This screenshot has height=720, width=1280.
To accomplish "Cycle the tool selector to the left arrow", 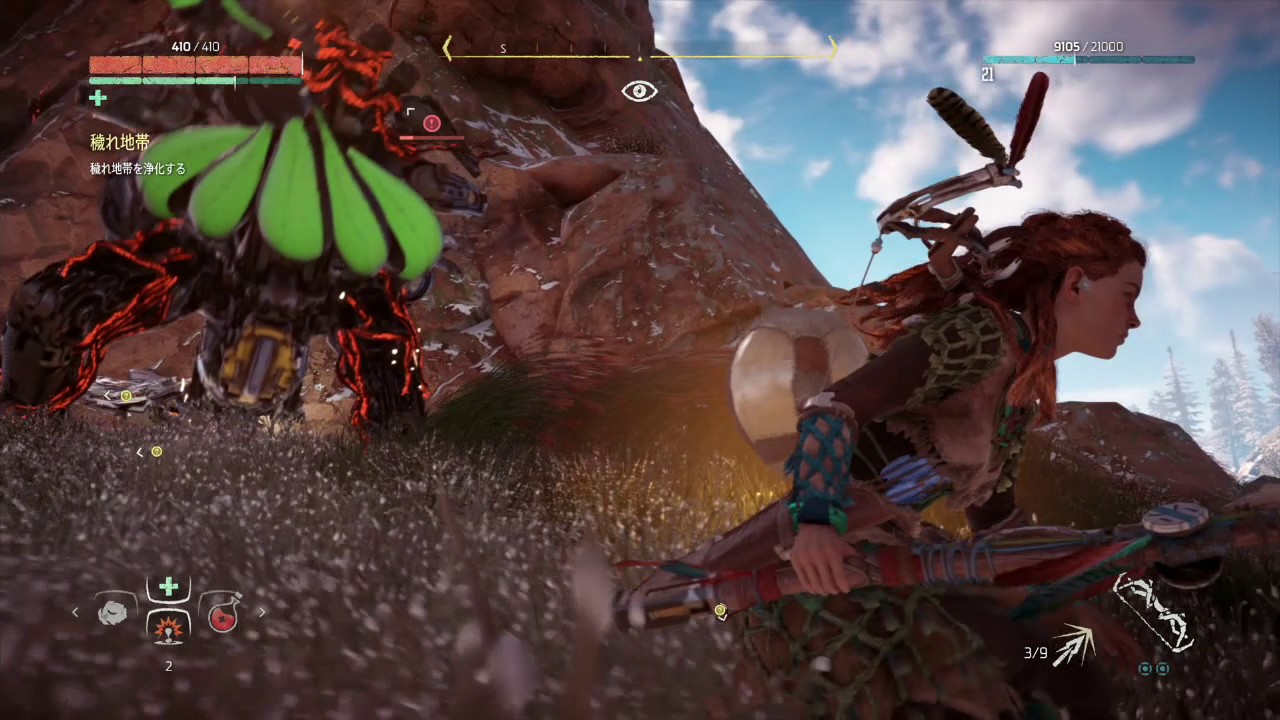I will coord(75,612).
